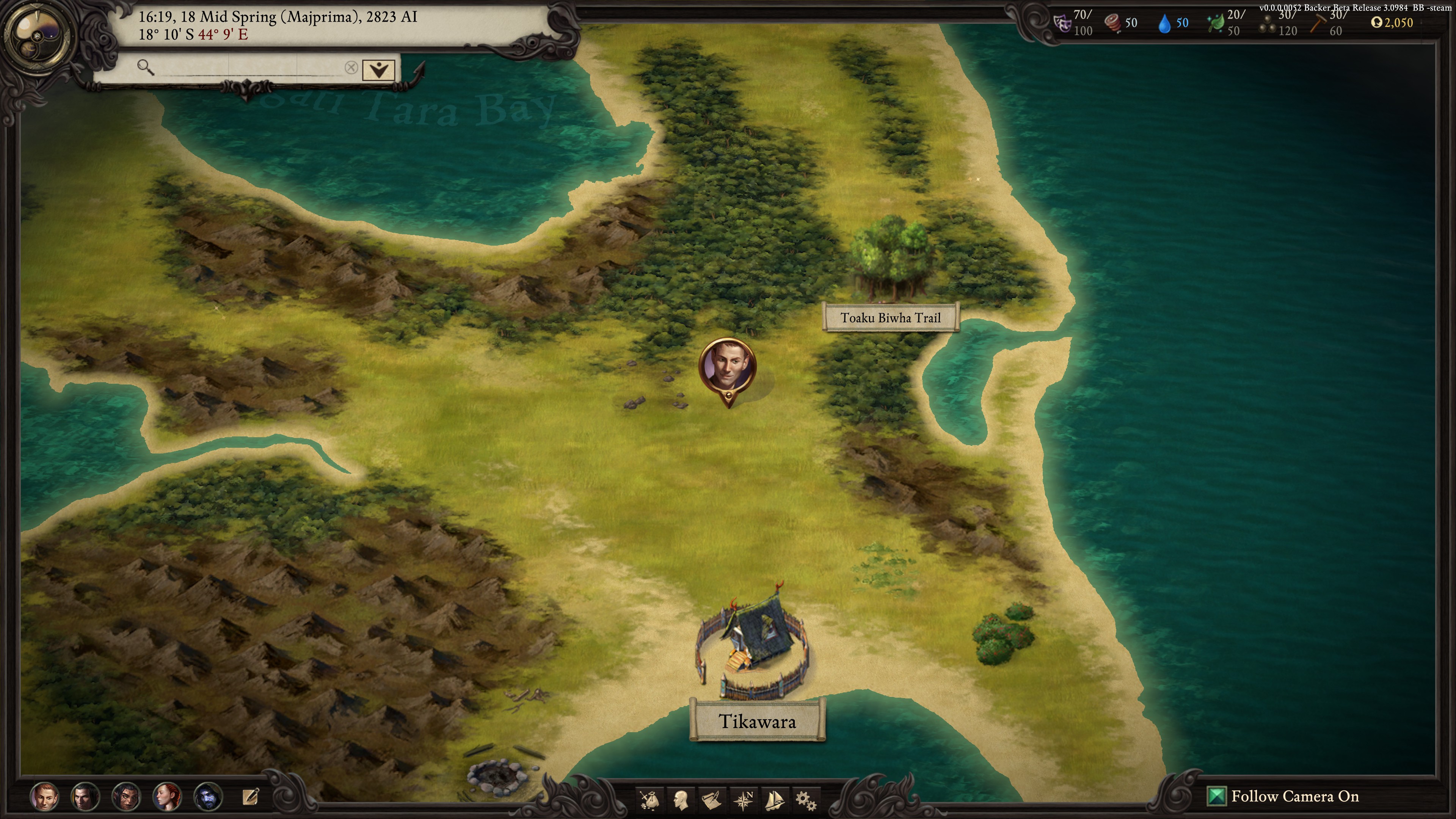The height and width of the screenshot is (819, 1456).
Task: Click the party portrait pin on the map
Action: tap(728, 366)
